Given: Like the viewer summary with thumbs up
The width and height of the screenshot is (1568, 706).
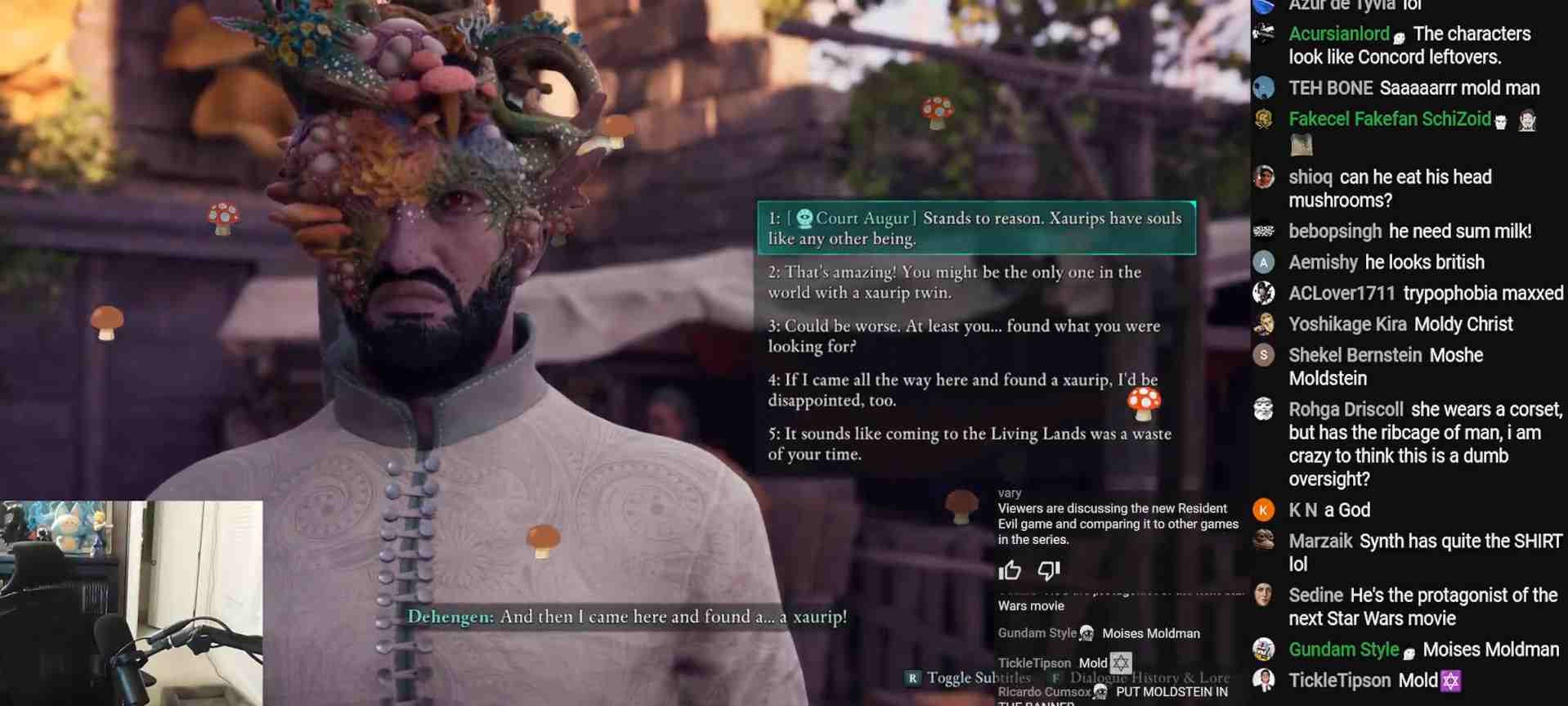Looking at the screenshot, I should [1010, 570].
